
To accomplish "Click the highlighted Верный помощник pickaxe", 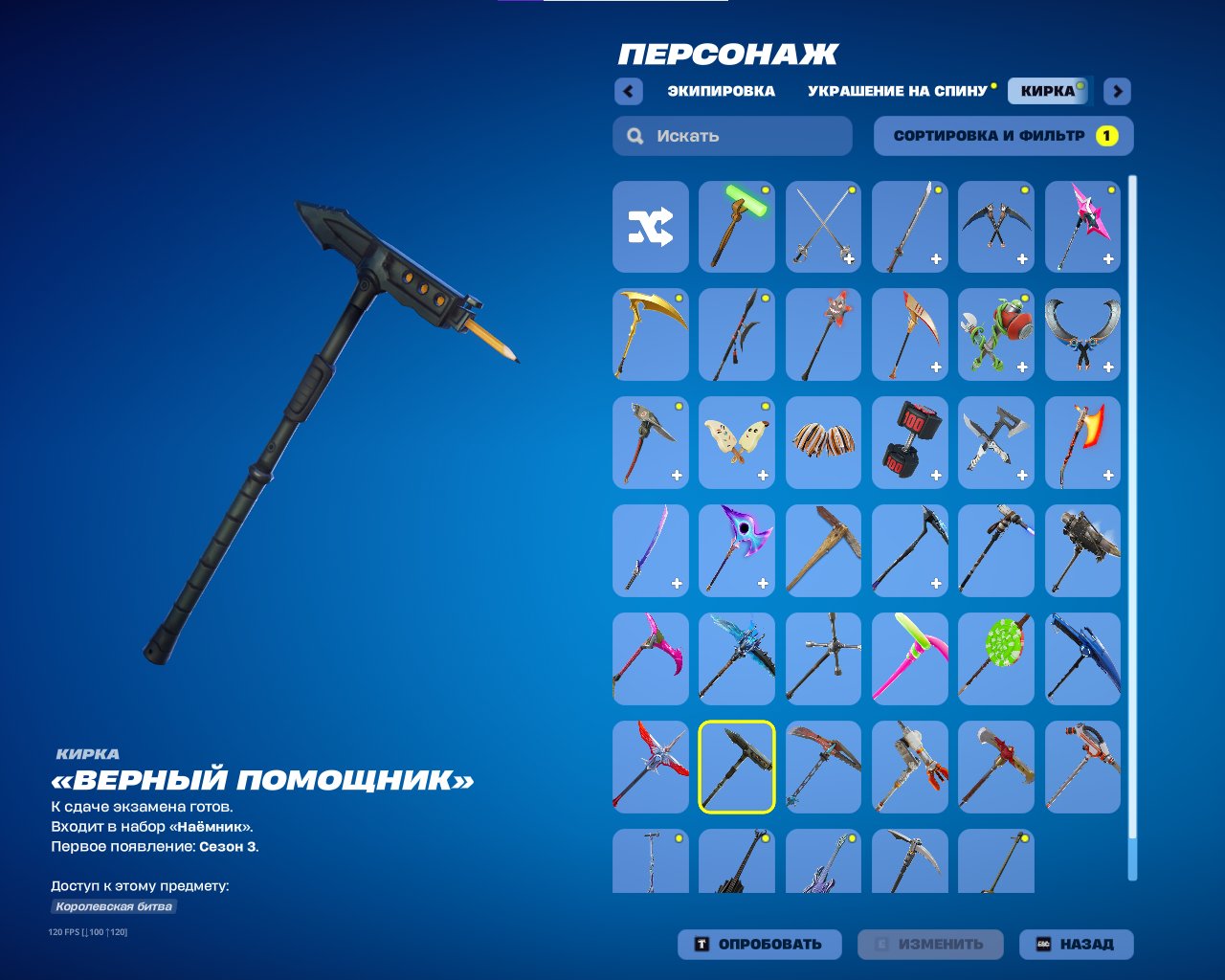I will (736, 766).
